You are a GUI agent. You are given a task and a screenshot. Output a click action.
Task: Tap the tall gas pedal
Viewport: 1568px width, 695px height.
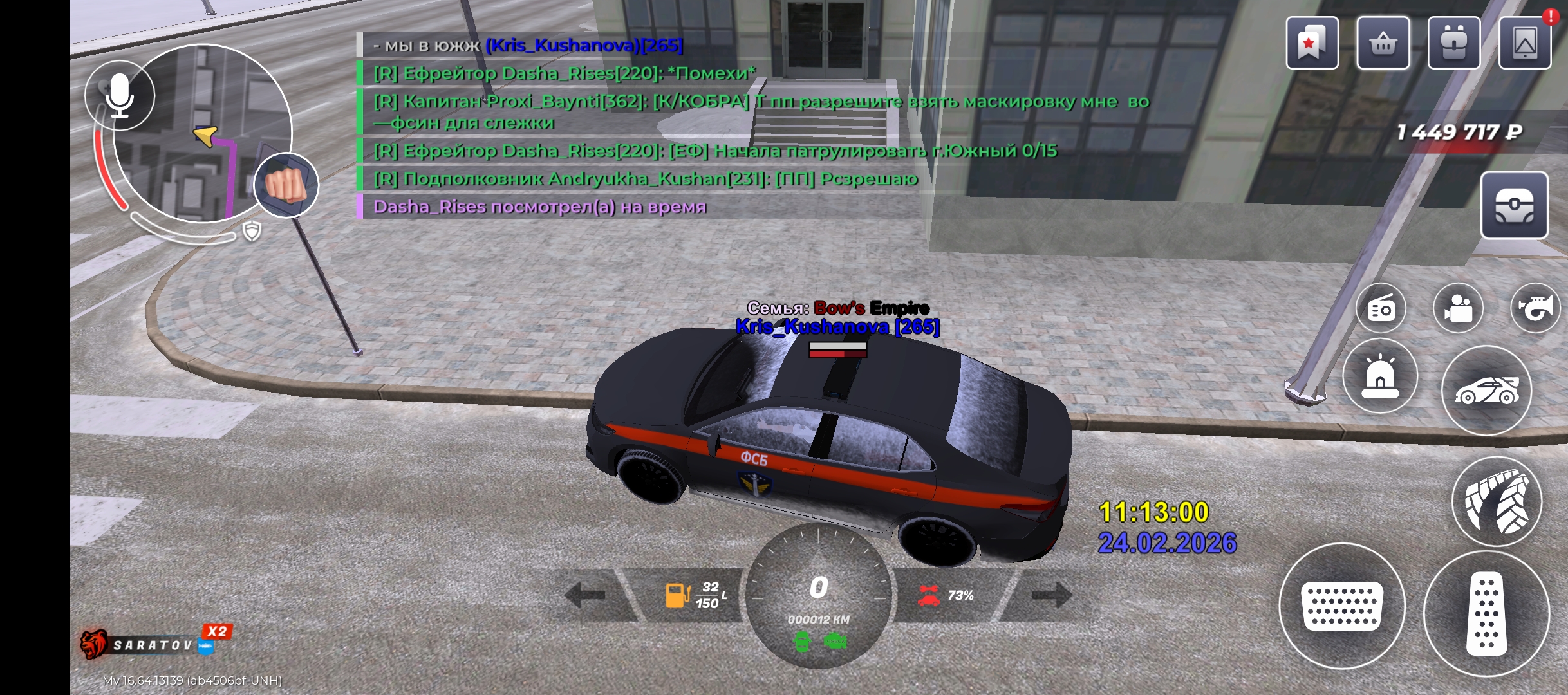tap(1486, 613)
